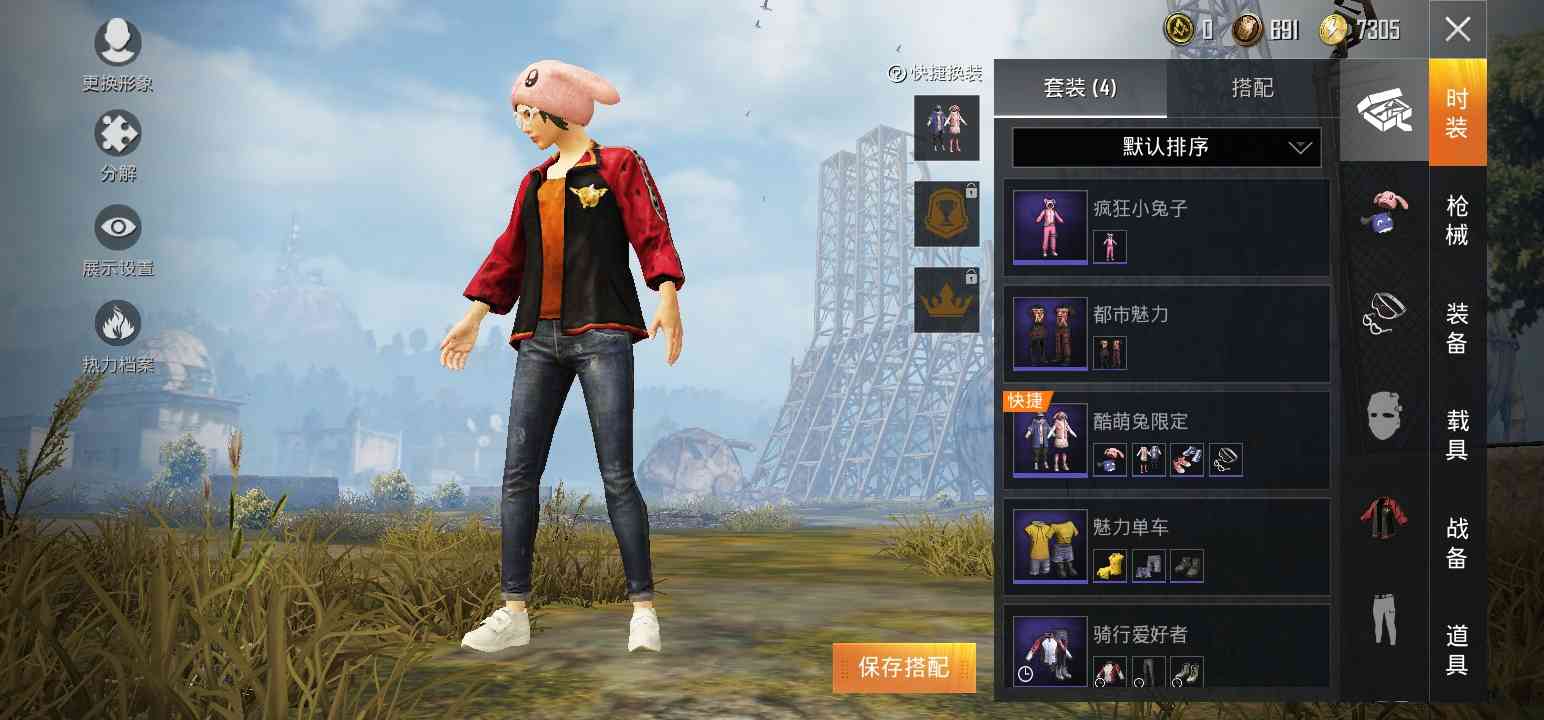Switch to the 套装 (4) tab
The height and width of the screenshot is (720, 1544).
(1080, 88)
